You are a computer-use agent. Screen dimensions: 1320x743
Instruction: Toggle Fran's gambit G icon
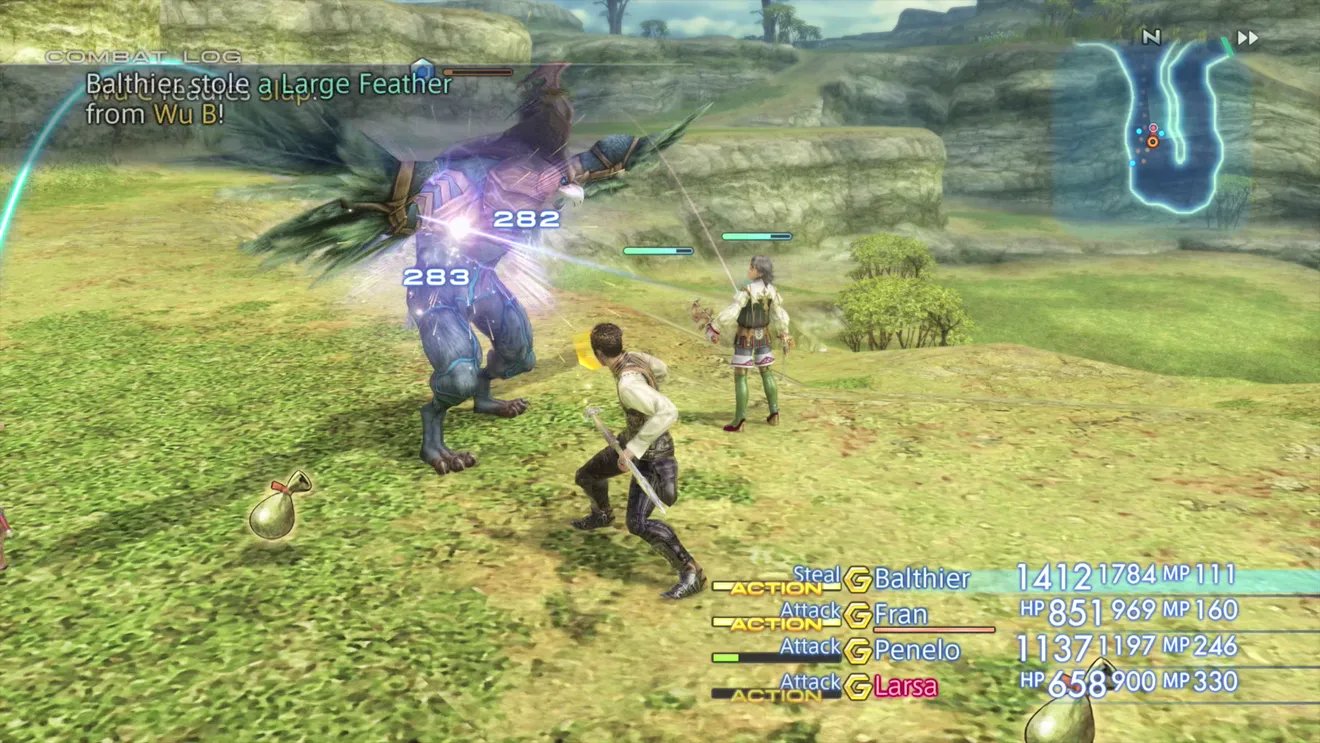(x=857, y=615)
